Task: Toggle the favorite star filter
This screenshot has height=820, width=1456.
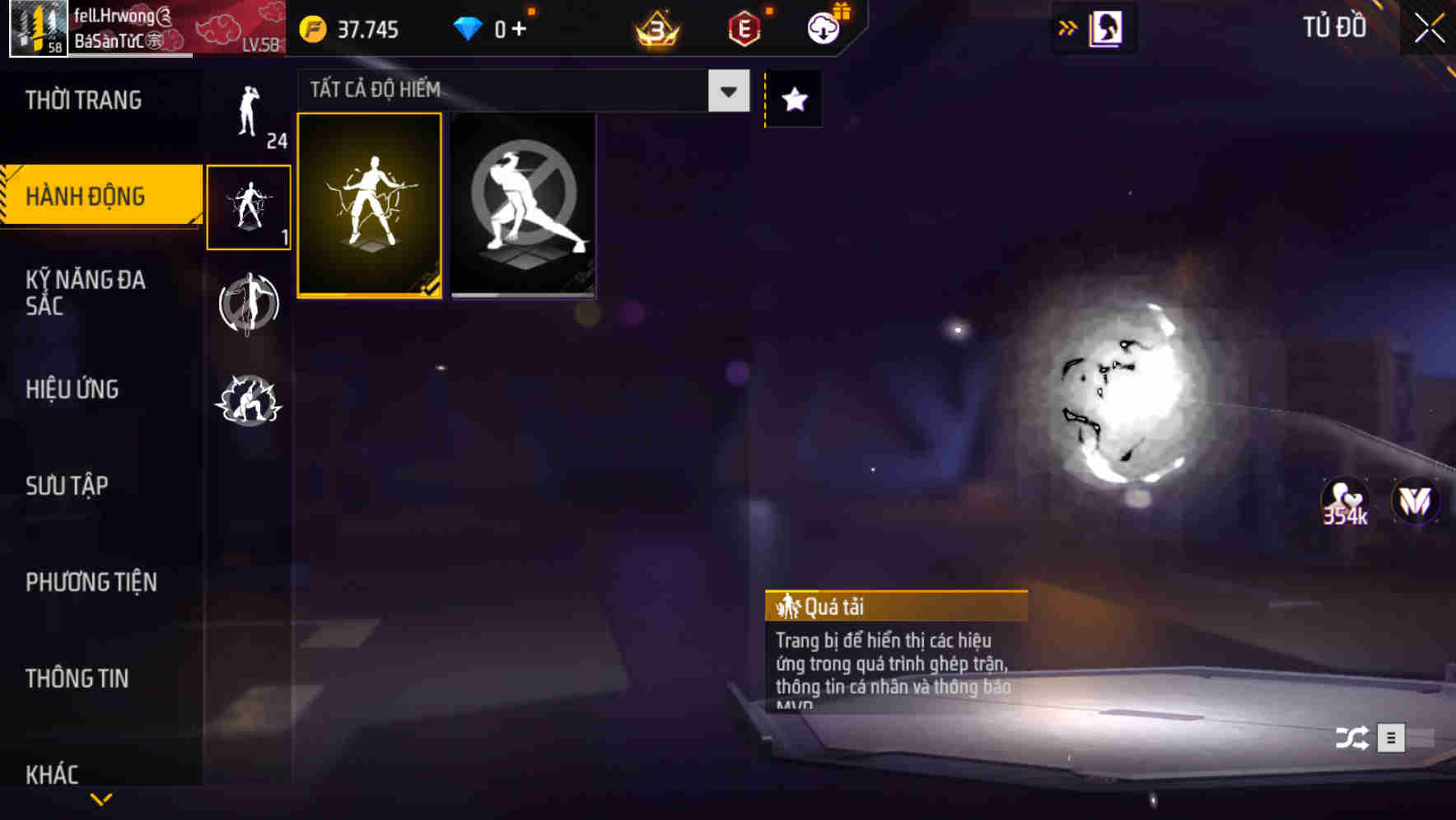Action: tap(793, 99)
